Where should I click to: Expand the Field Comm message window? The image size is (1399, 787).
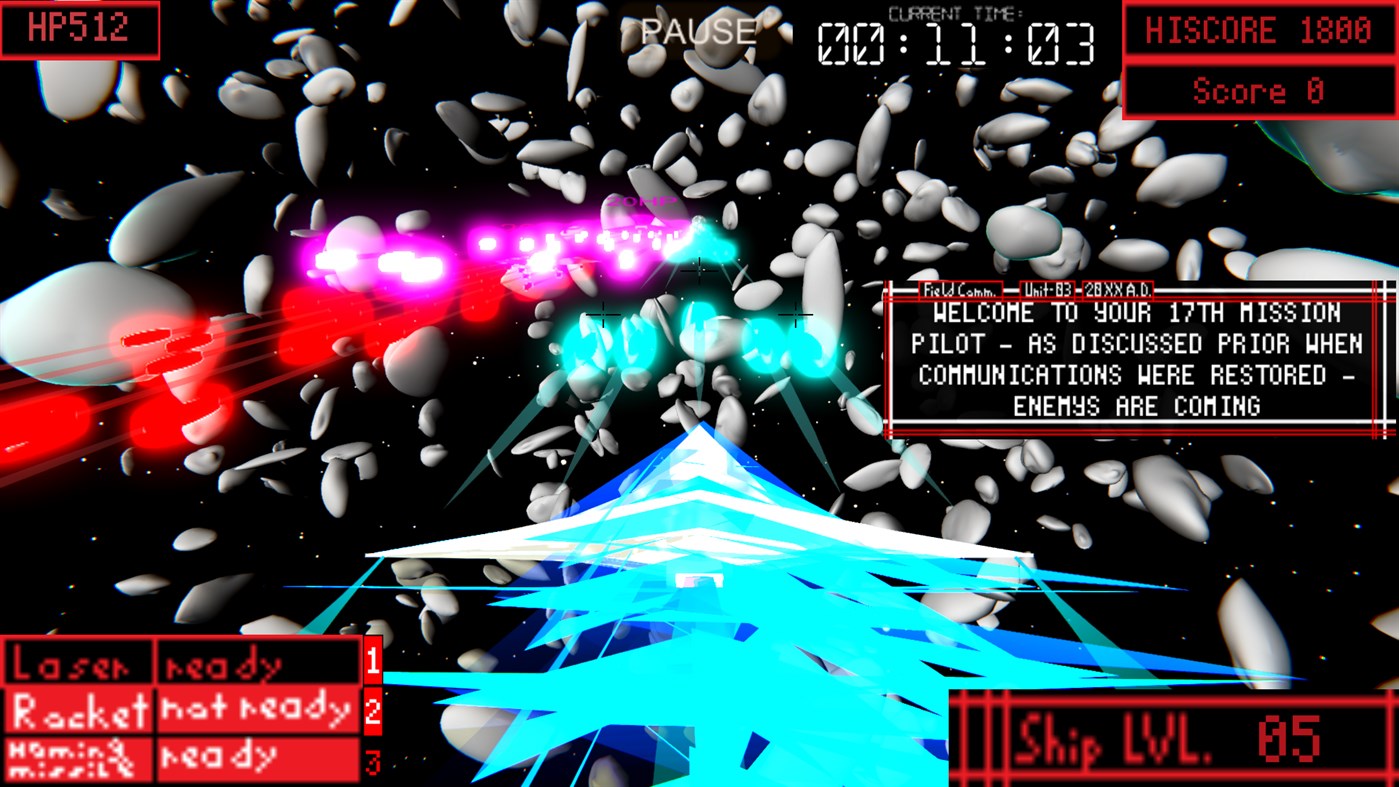click(x=1135, y=360)
